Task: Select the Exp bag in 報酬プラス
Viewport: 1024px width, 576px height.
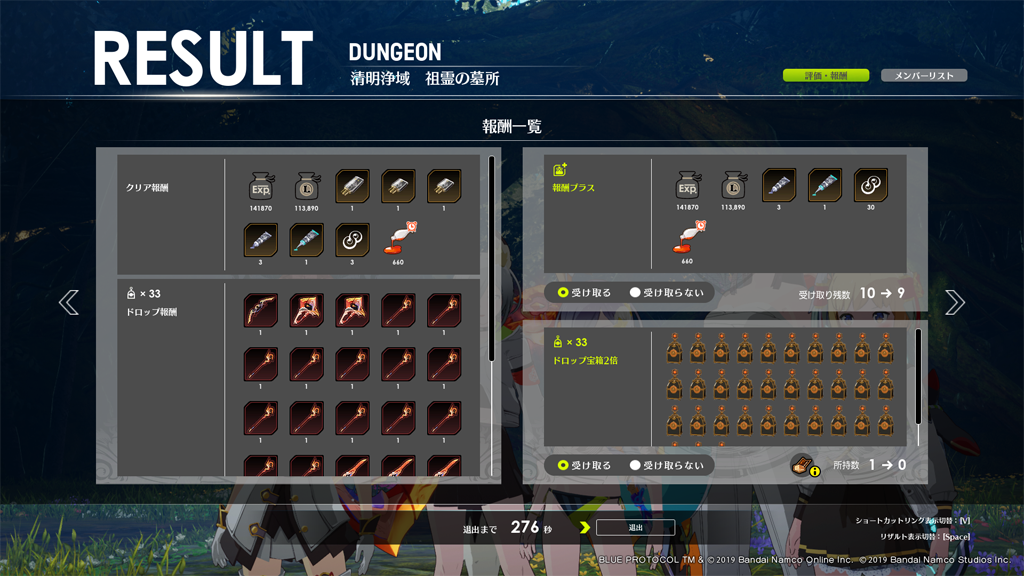Action: click(x=687, y=186)
